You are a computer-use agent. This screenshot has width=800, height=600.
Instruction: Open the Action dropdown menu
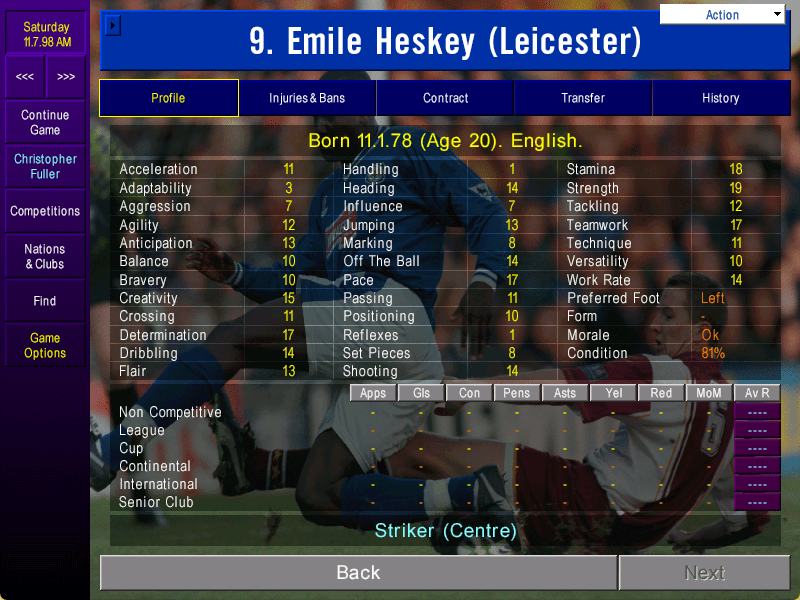click(722, 15)
